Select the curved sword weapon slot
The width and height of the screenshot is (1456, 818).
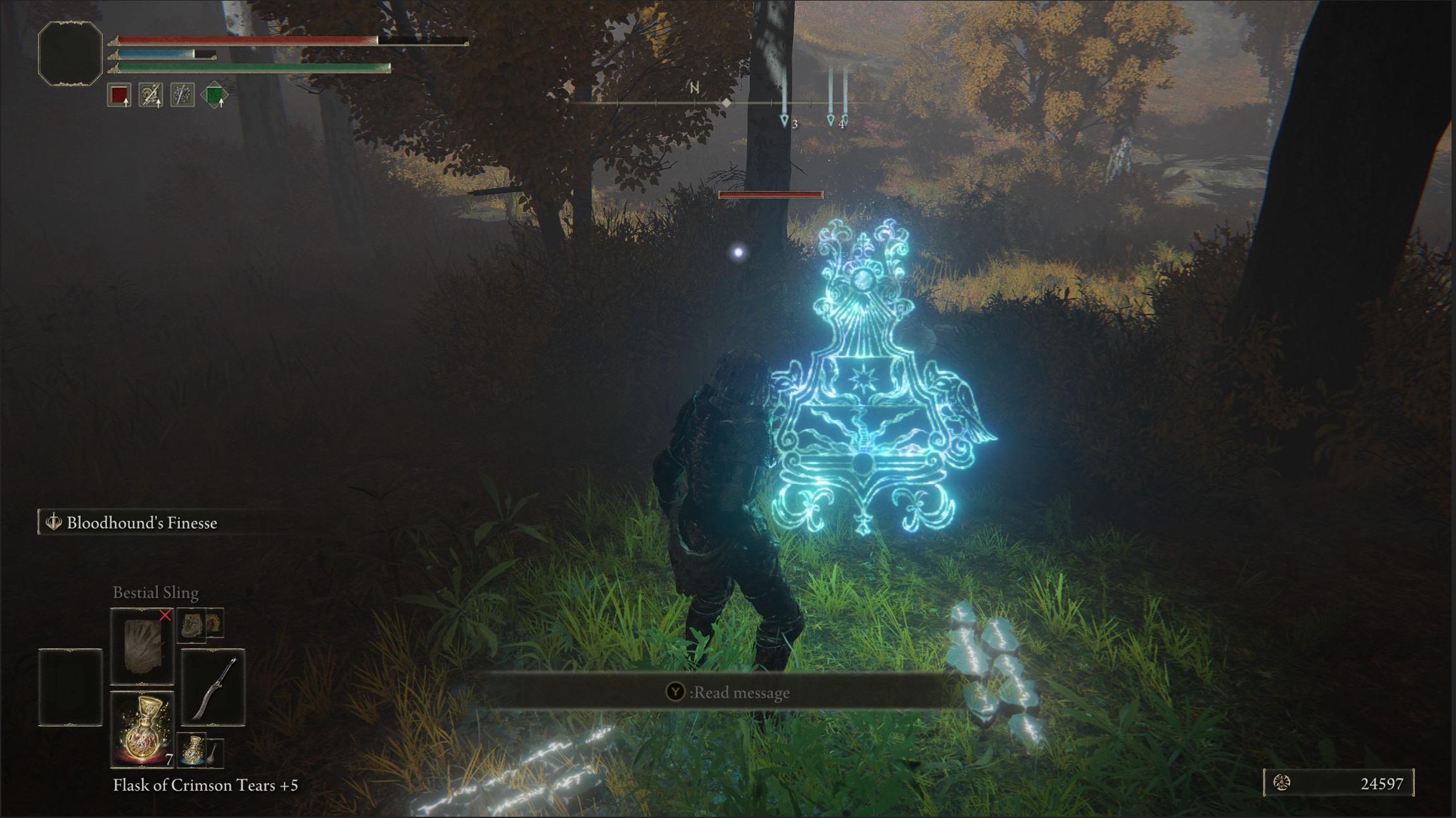click(213, 687)
